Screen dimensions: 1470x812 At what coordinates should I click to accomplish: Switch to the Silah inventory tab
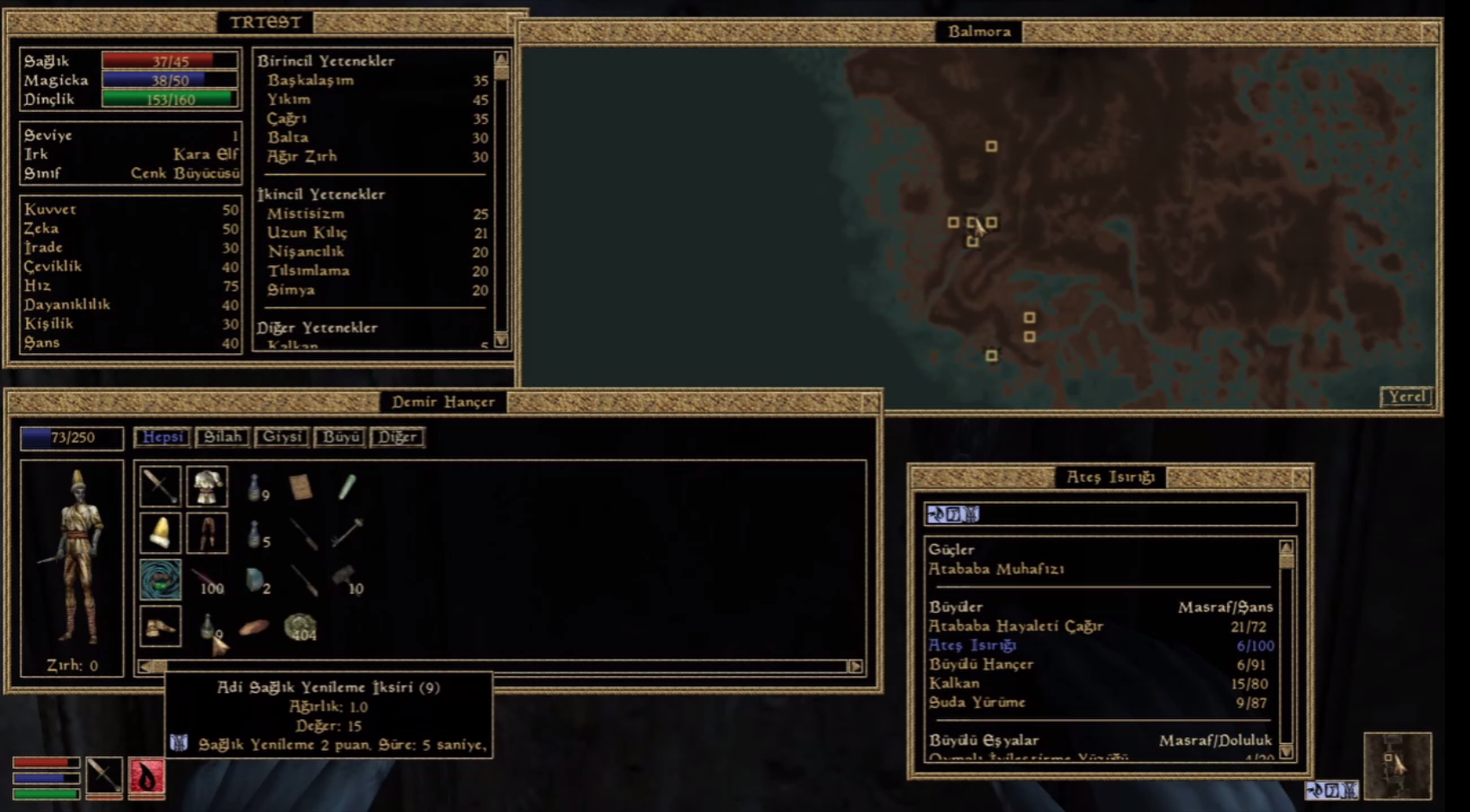click(x=222, y=437)
